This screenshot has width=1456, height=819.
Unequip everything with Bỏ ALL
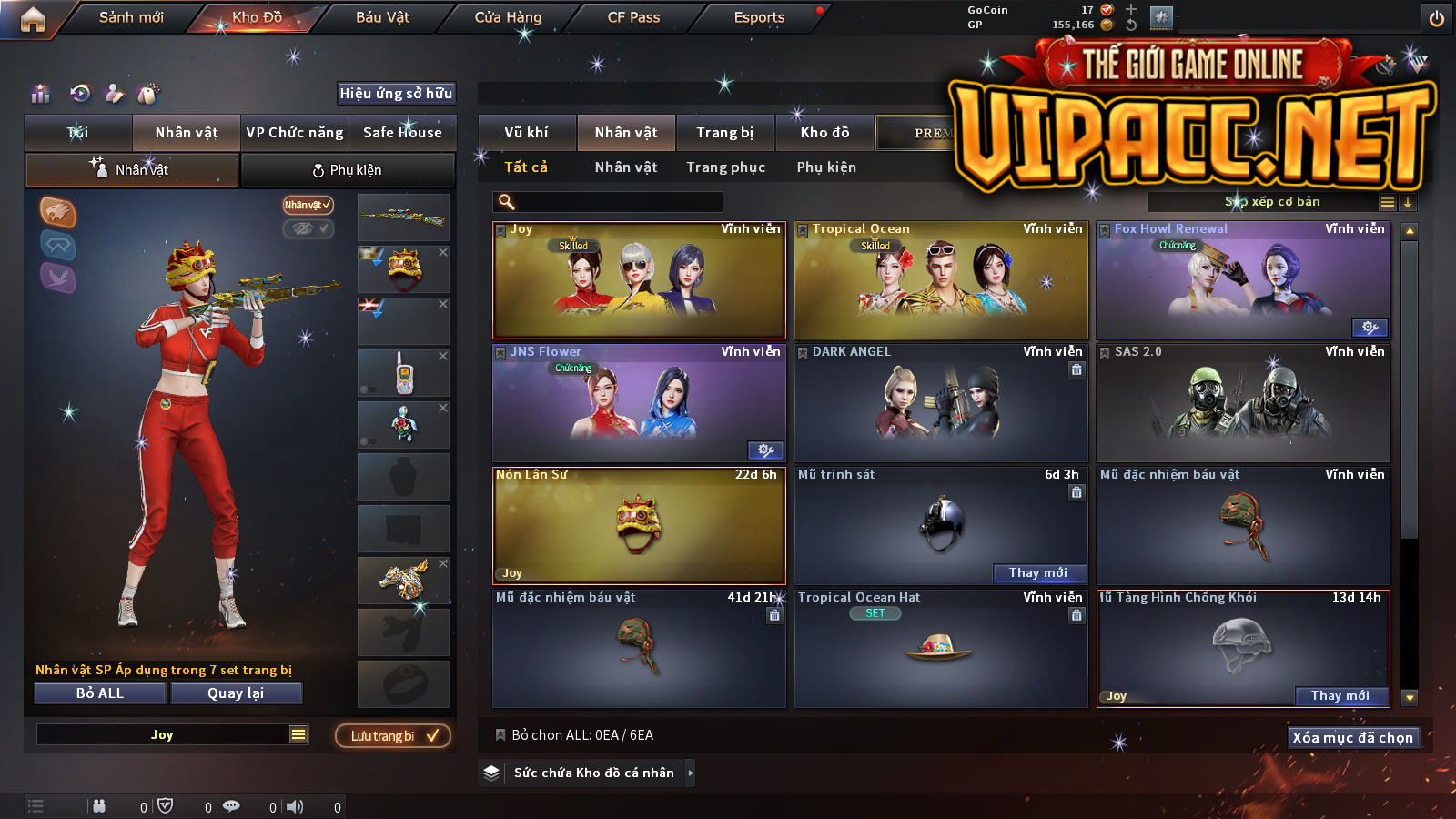[100, 693]
